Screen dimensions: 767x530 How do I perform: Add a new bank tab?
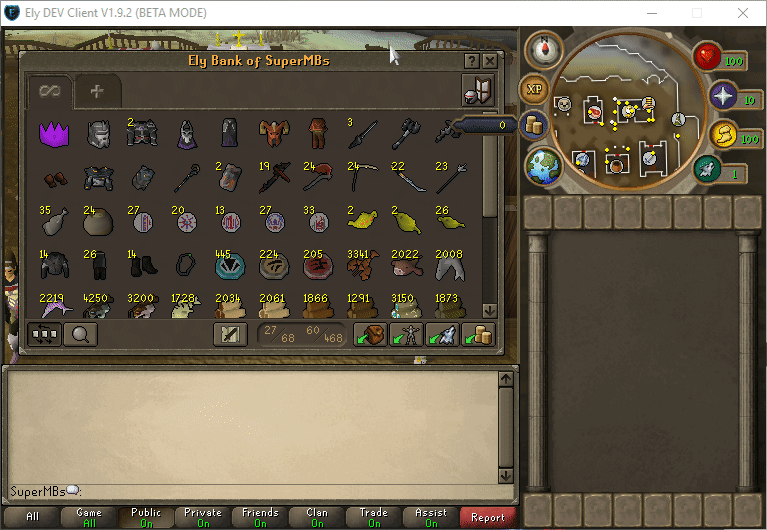point(97,91)
